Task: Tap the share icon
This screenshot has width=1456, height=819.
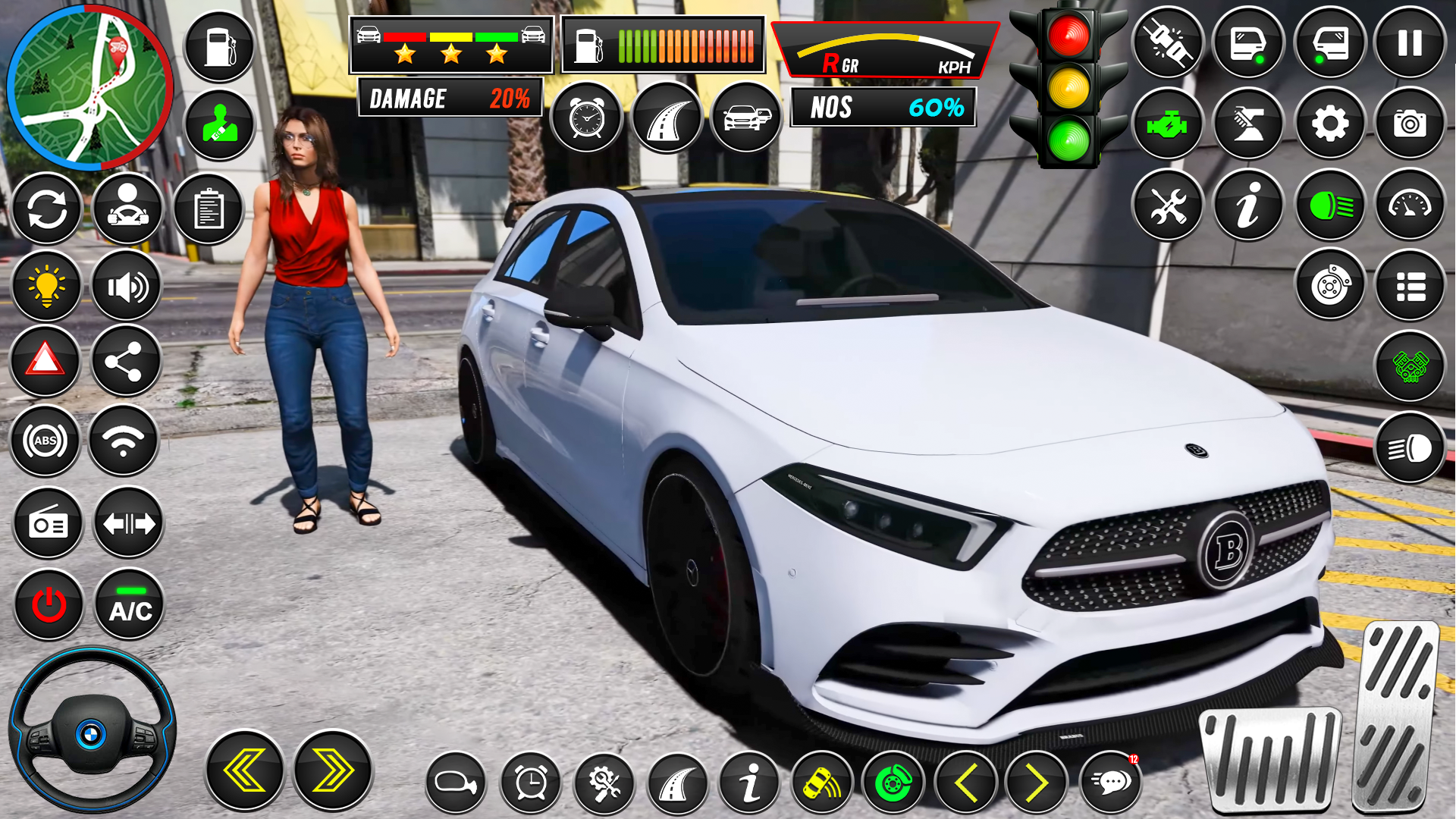Action: (125, 361)
